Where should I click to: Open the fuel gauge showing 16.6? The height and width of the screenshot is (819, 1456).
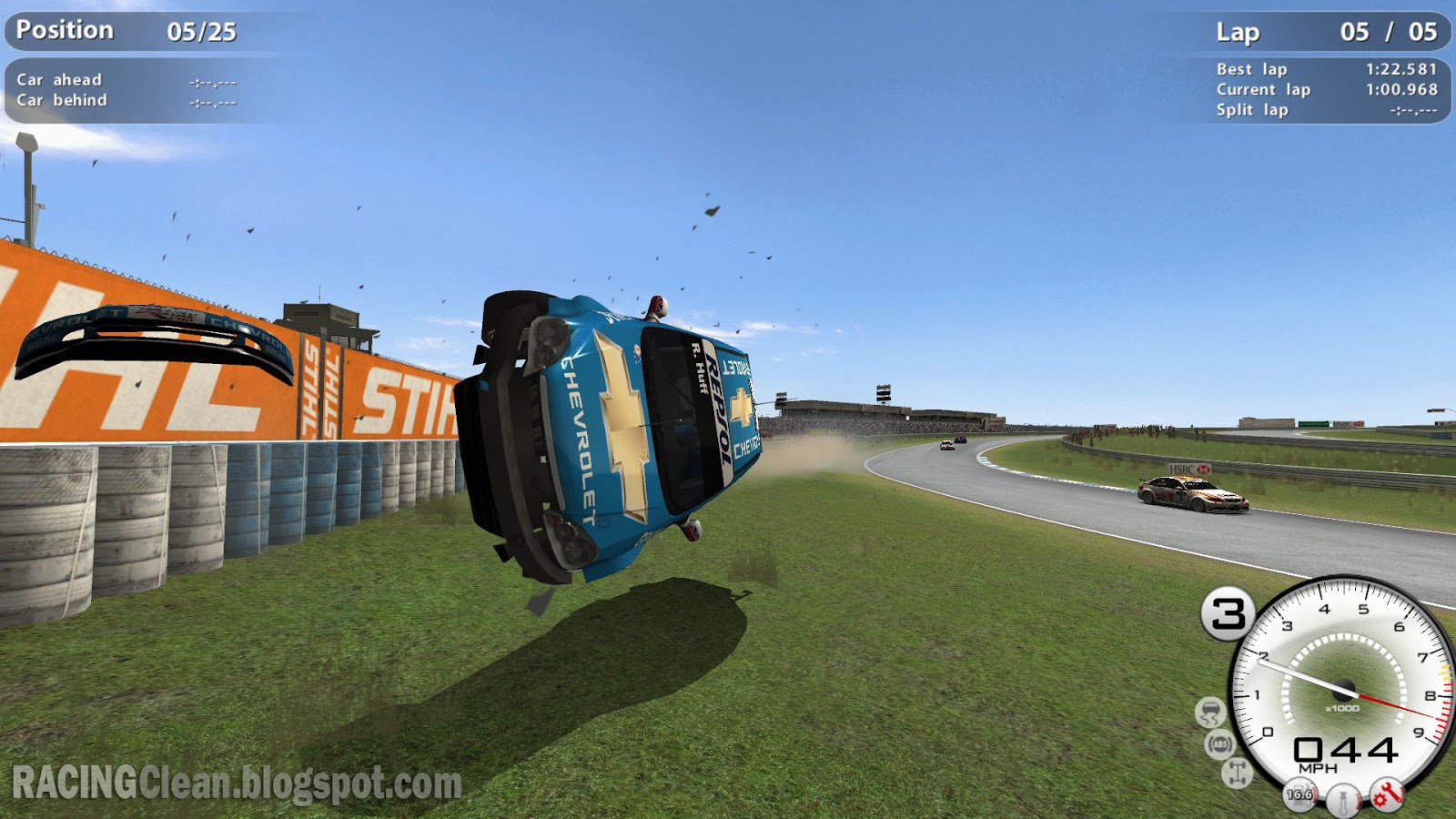1299,796
